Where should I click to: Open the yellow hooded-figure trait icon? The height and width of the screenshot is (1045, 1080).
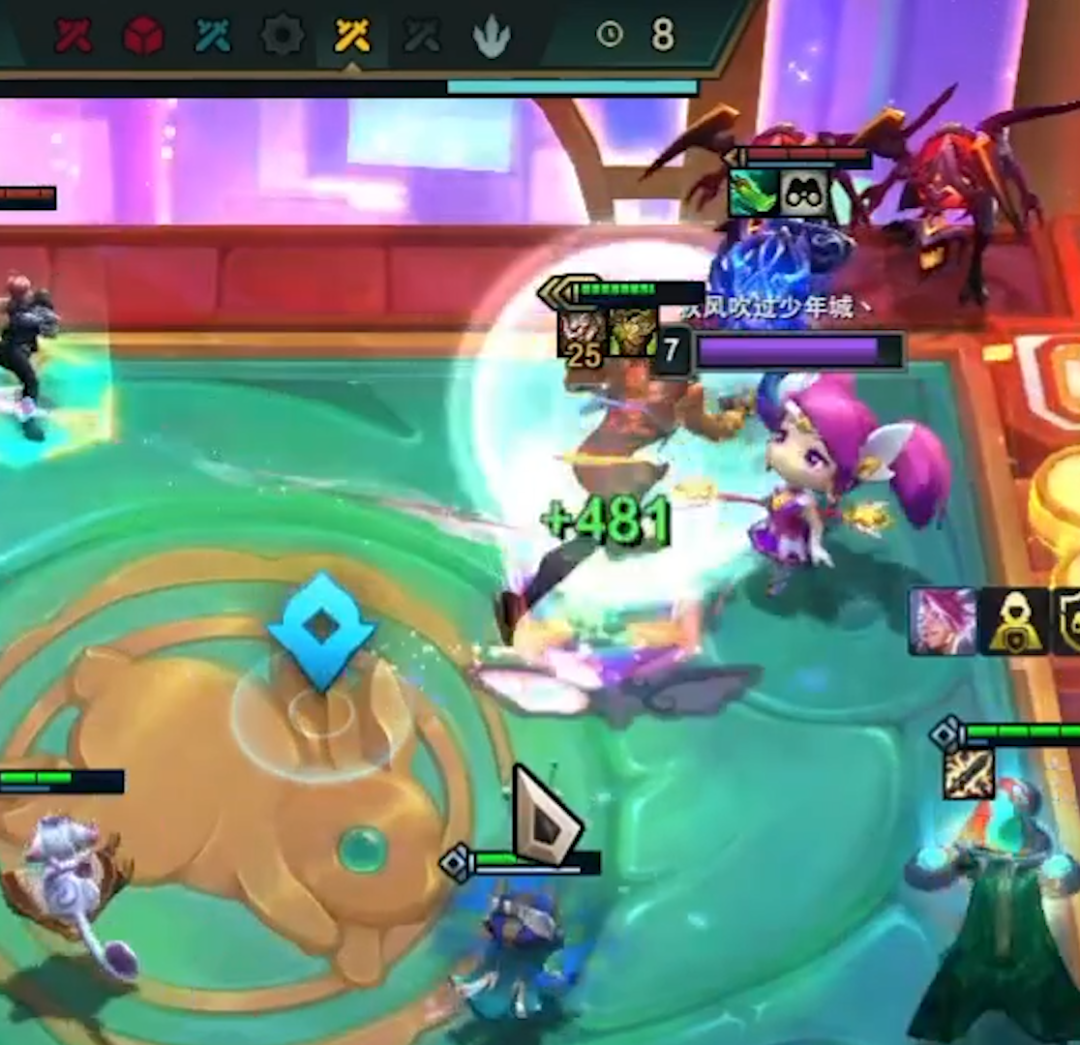click(x=1014, y=622)
